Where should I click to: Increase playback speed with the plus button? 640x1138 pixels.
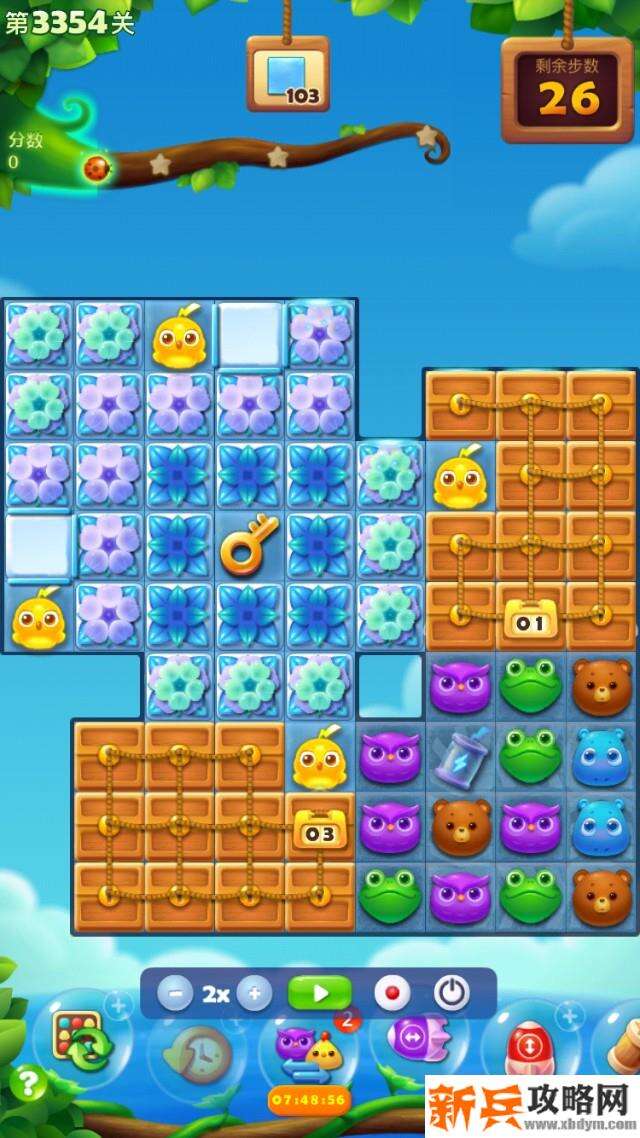[254, 994]
